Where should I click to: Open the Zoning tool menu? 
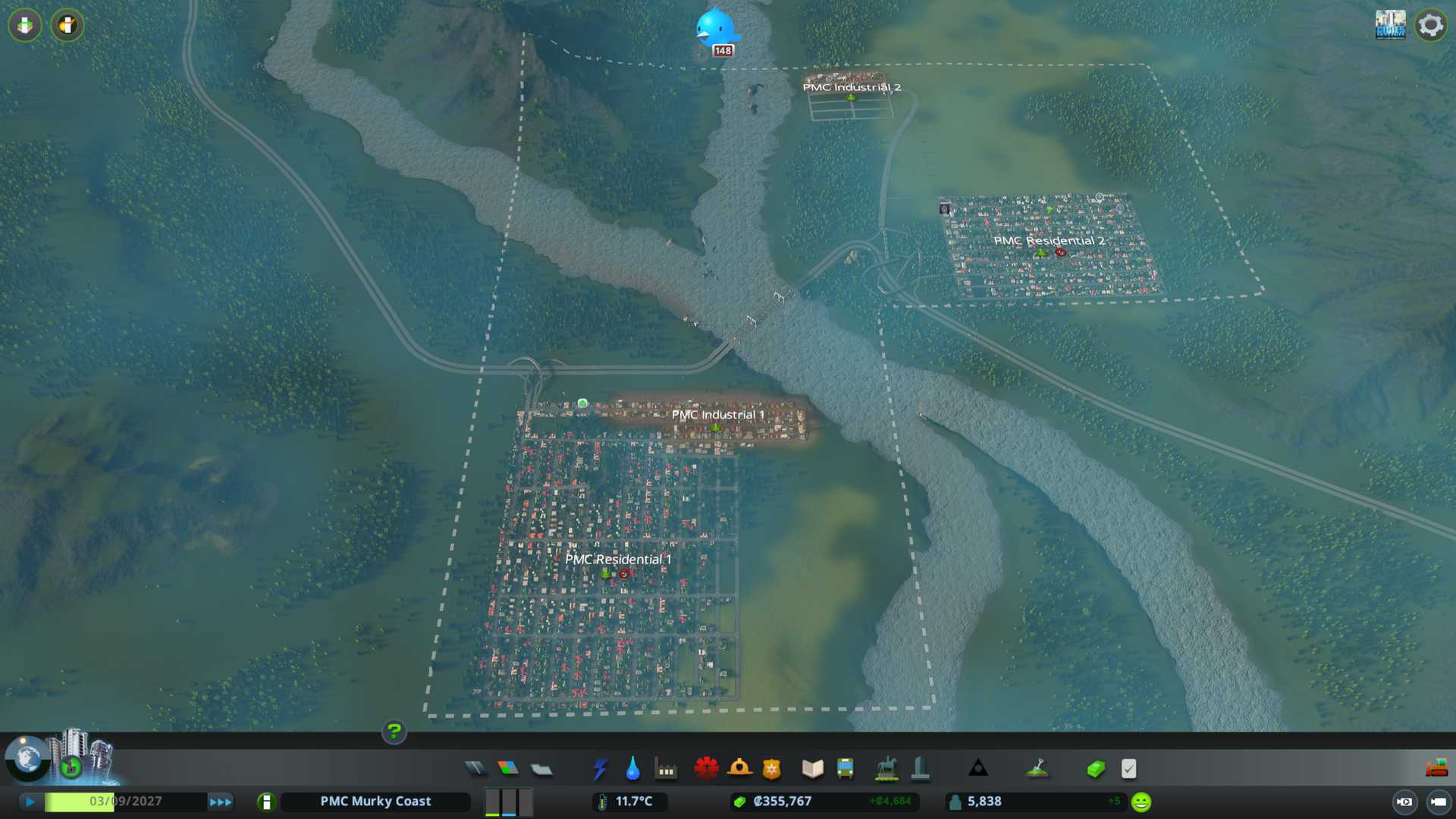click(508, 769)
